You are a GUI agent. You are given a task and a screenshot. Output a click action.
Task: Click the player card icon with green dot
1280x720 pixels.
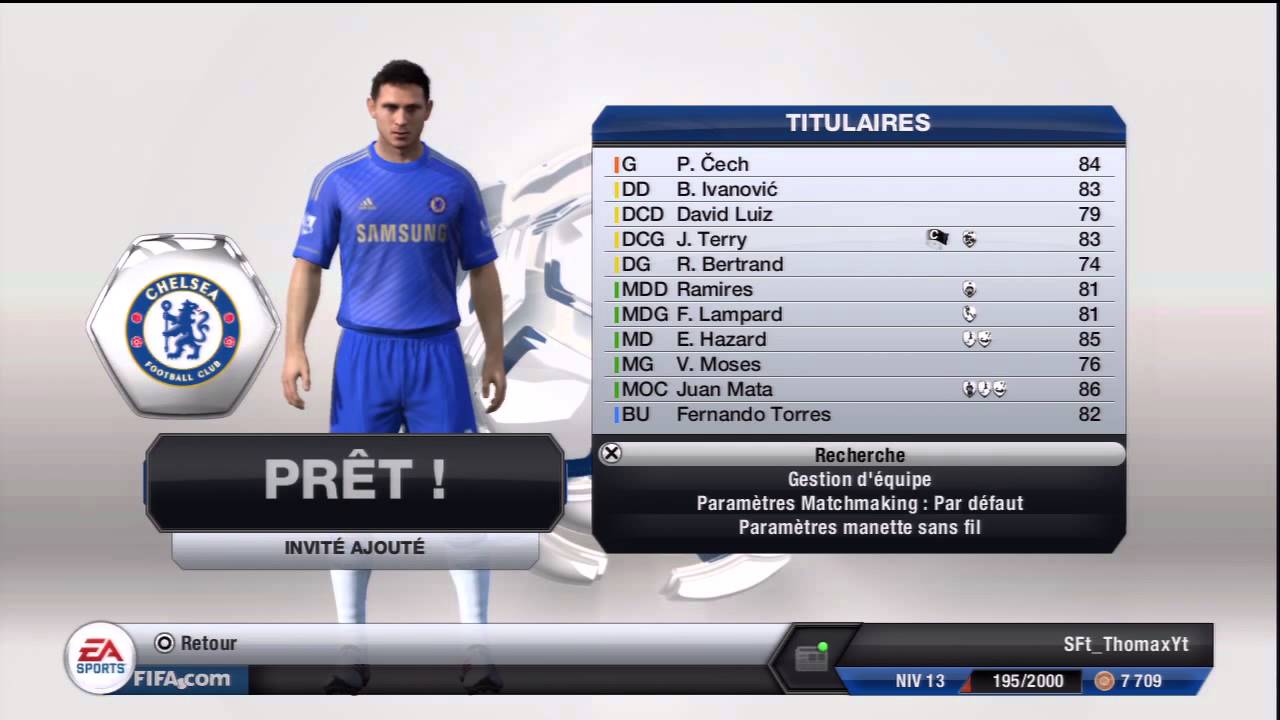point(812,651)
